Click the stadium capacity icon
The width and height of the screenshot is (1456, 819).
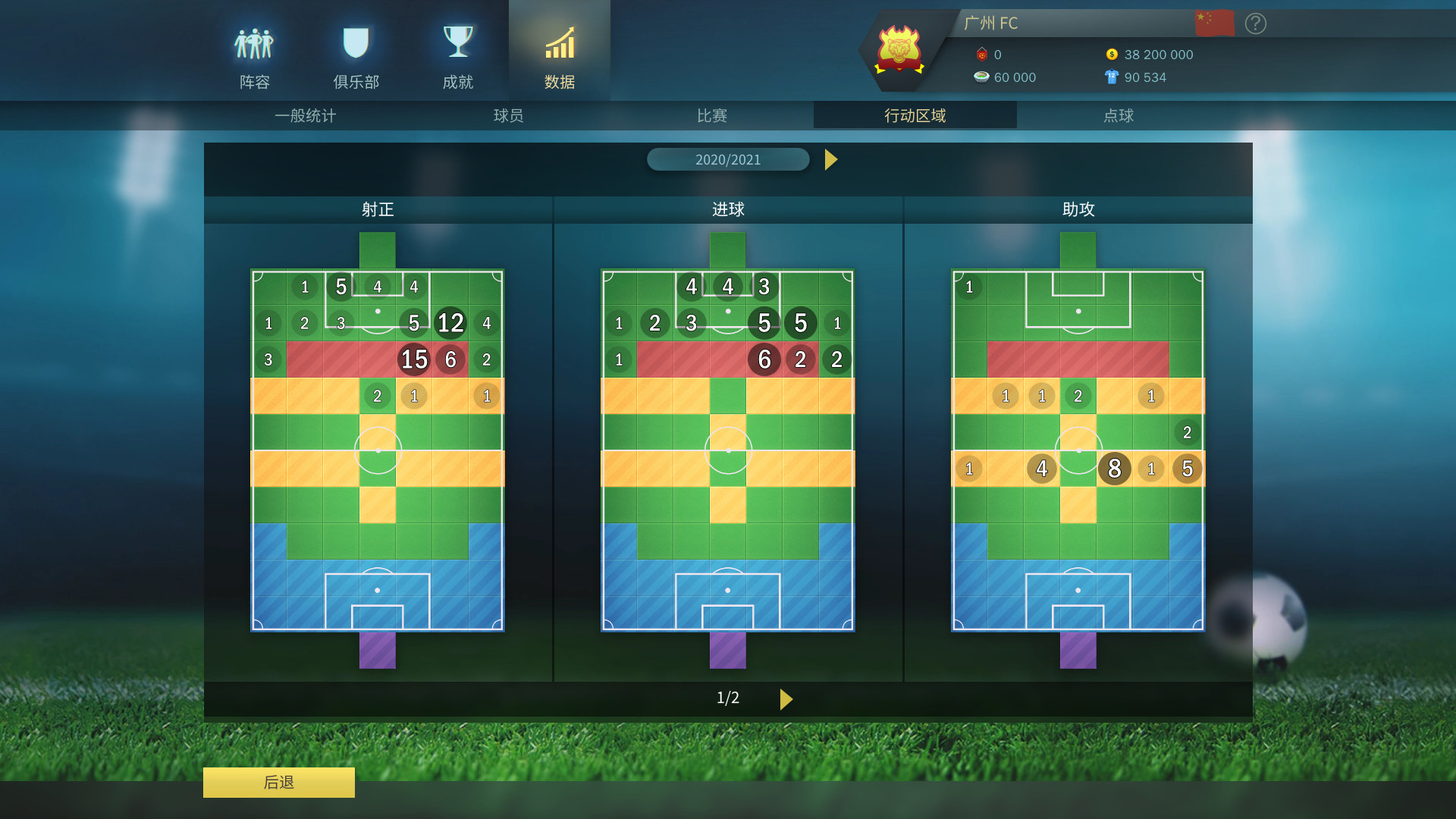click(x=981, y=77)
